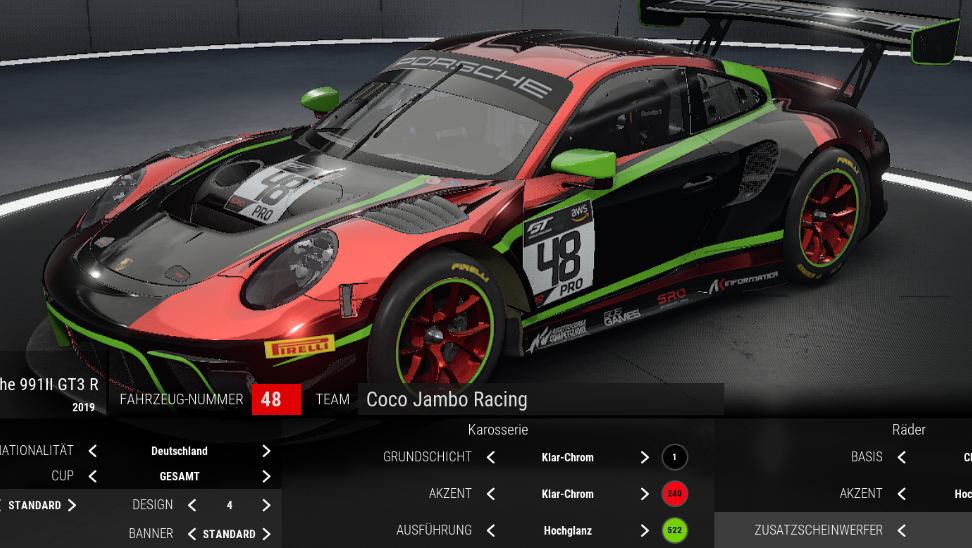This screenshot has height=548, width=972.
Task: Choose the next Design number
Action: point(266,505)
